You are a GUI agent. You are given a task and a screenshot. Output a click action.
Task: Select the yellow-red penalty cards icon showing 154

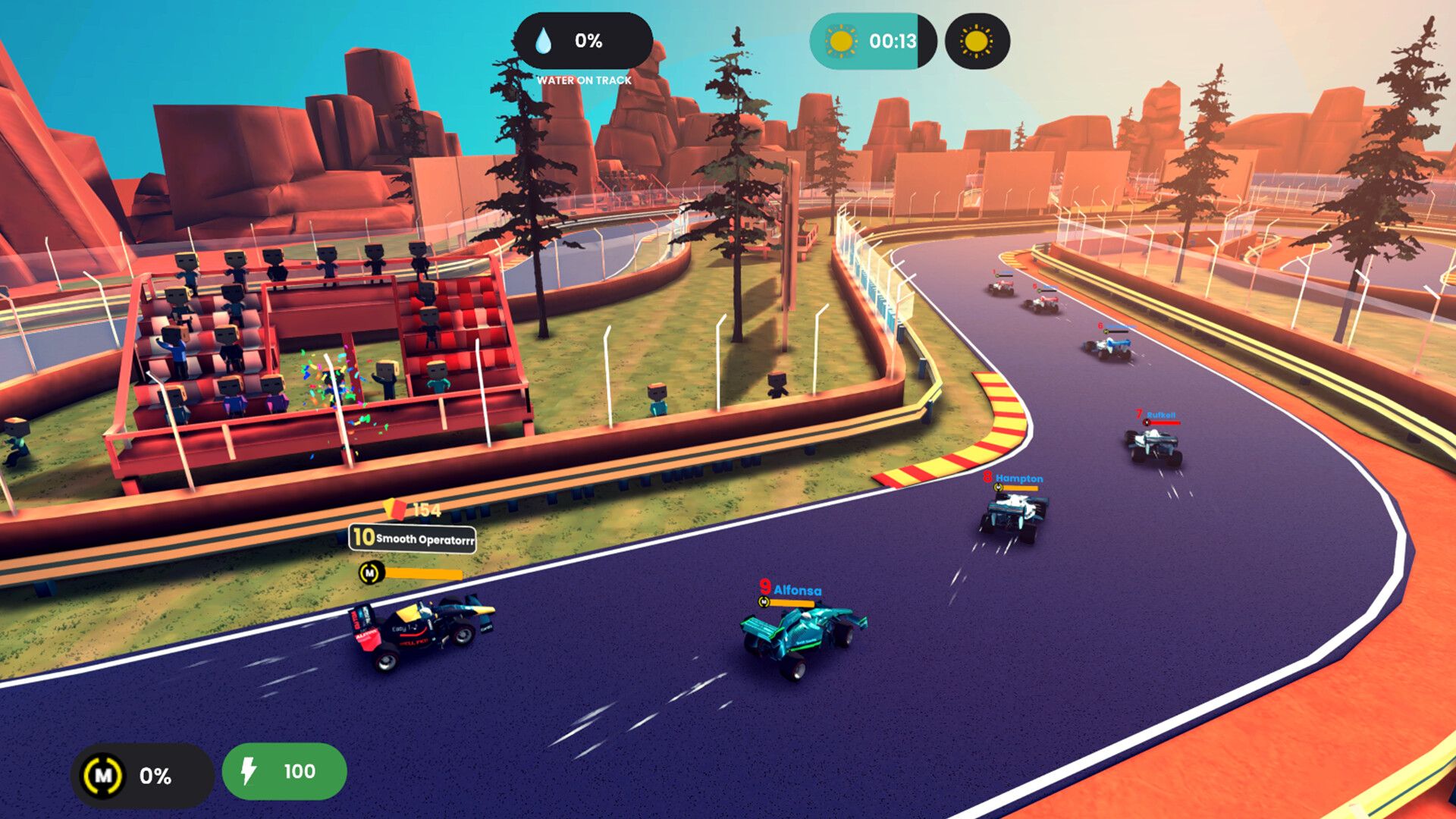click(x=395, y=510)
